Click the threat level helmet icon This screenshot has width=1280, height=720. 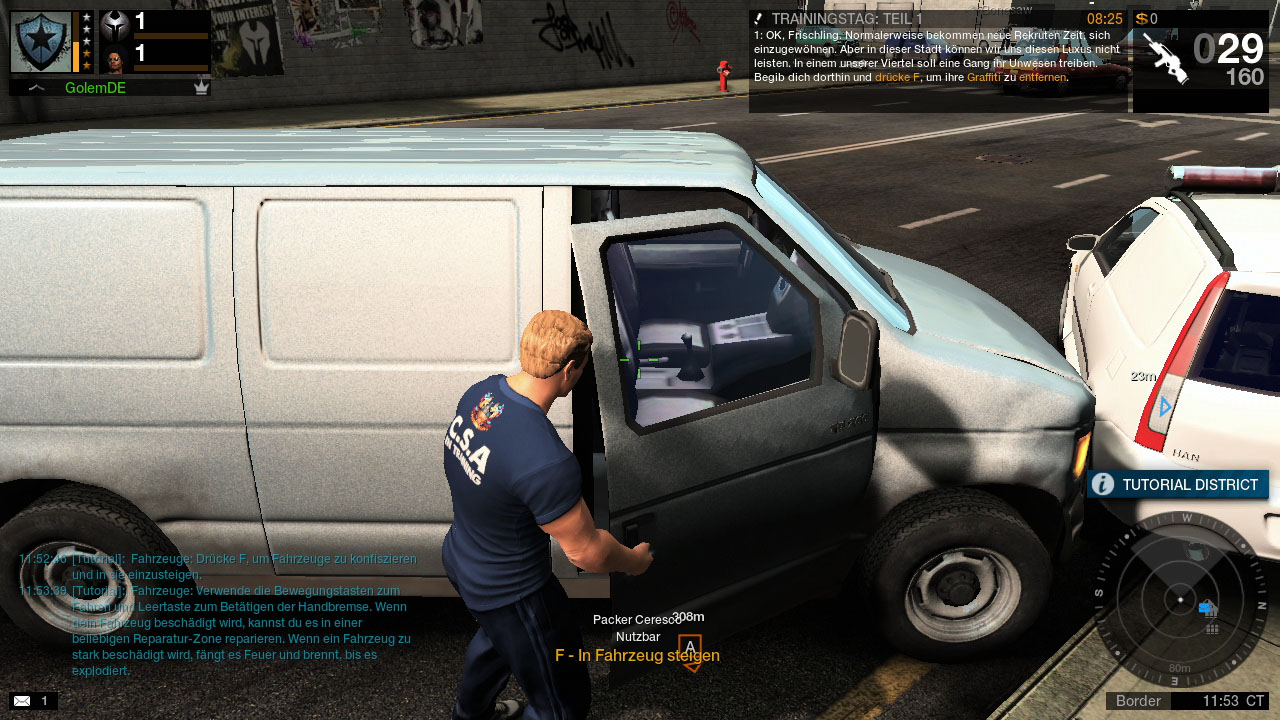tap(113, 27)
